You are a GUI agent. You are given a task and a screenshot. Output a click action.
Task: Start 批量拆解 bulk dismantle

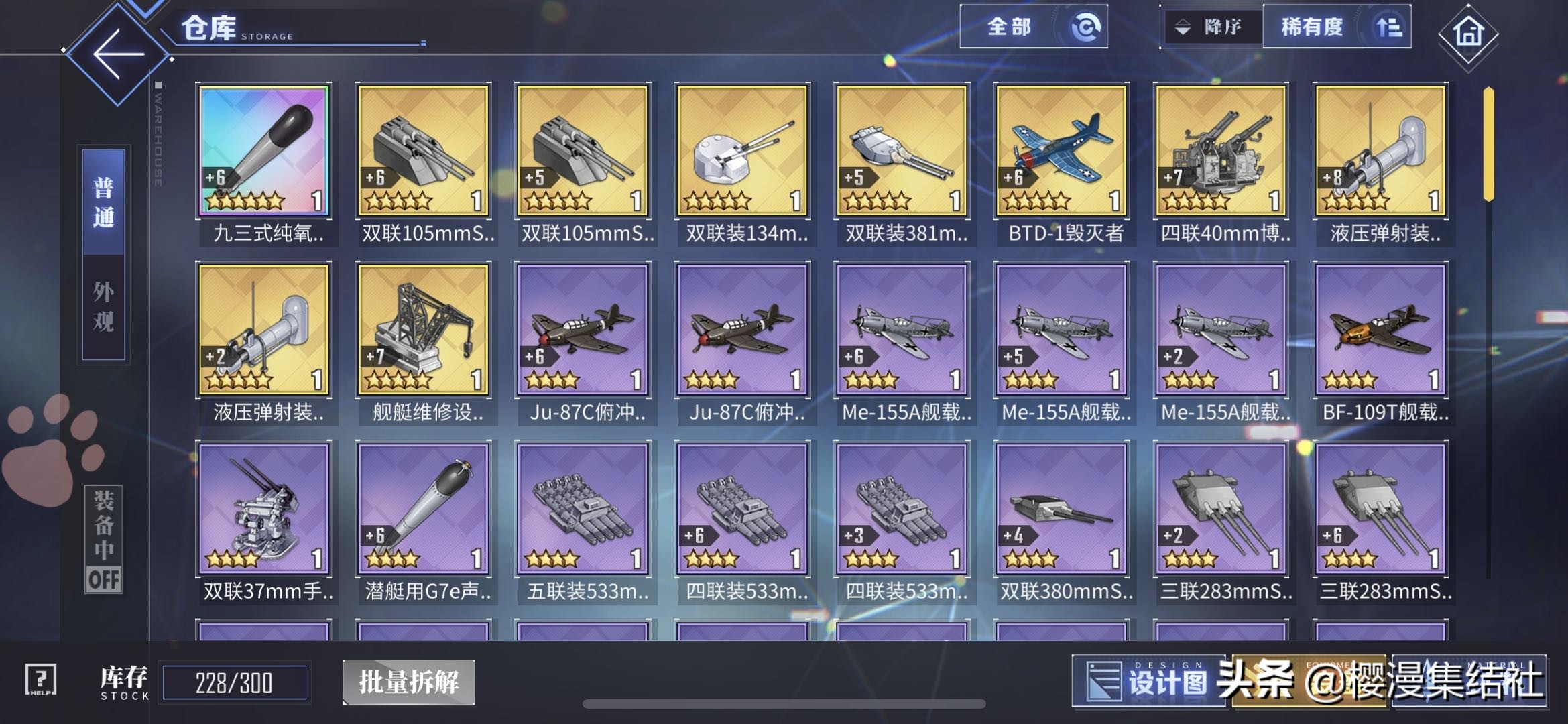[x=409, y=682]
